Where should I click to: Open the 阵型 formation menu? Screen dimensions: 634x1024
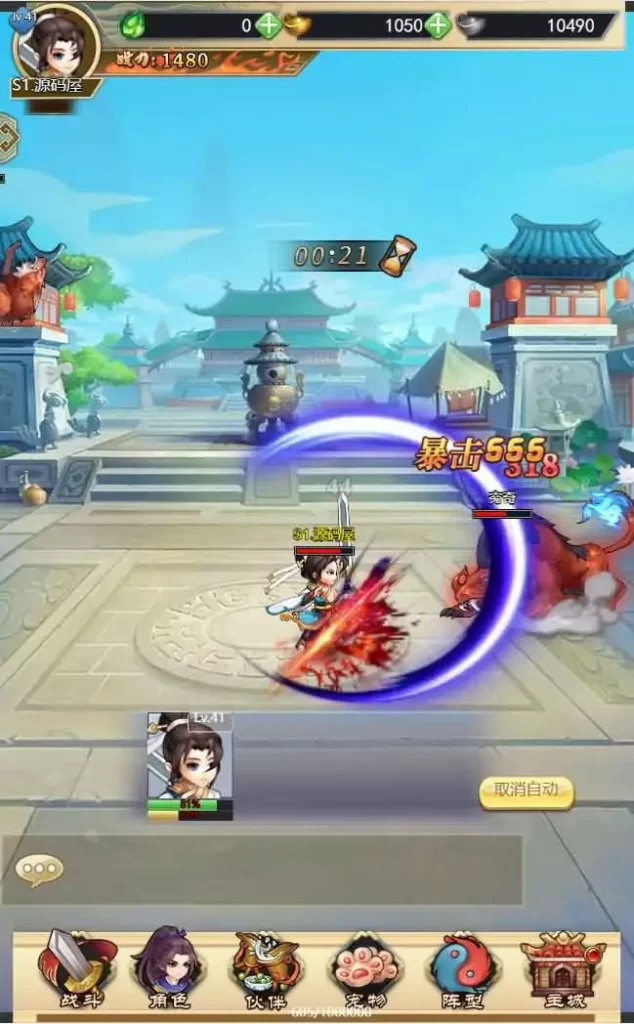coord(461,968)
